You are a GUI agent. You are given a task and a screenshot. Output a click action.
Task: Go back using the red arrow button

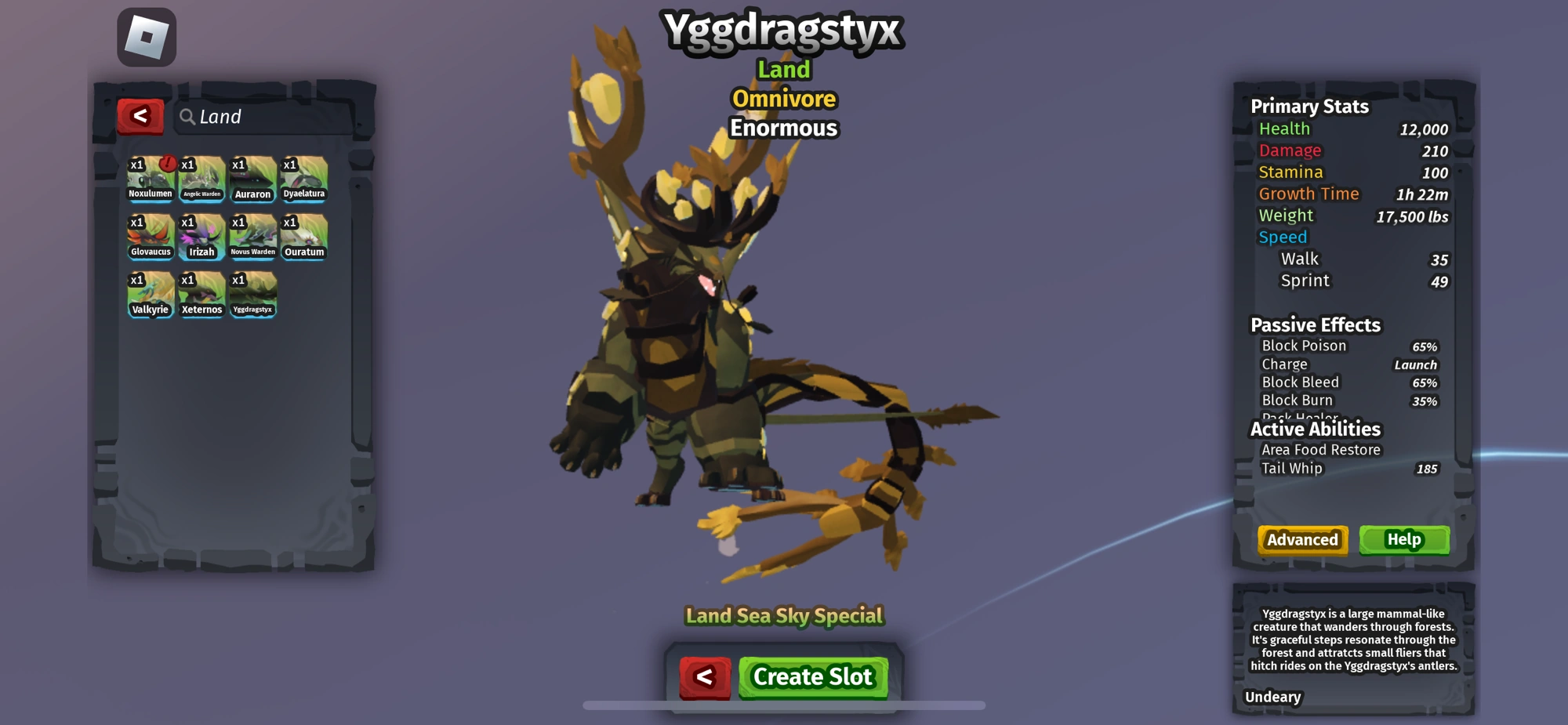[141, 116]
